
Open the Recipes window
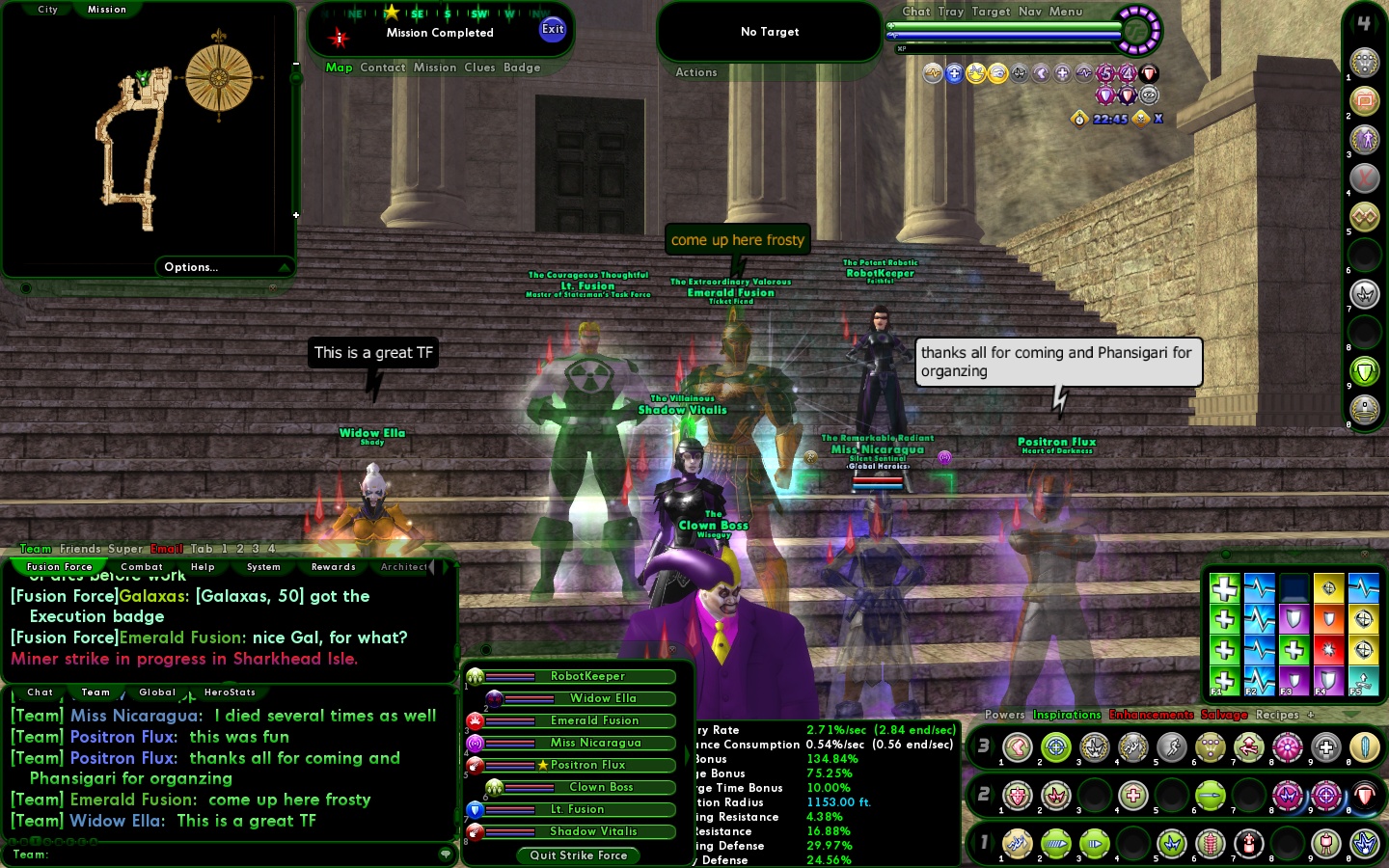[x=1277, y=715]
